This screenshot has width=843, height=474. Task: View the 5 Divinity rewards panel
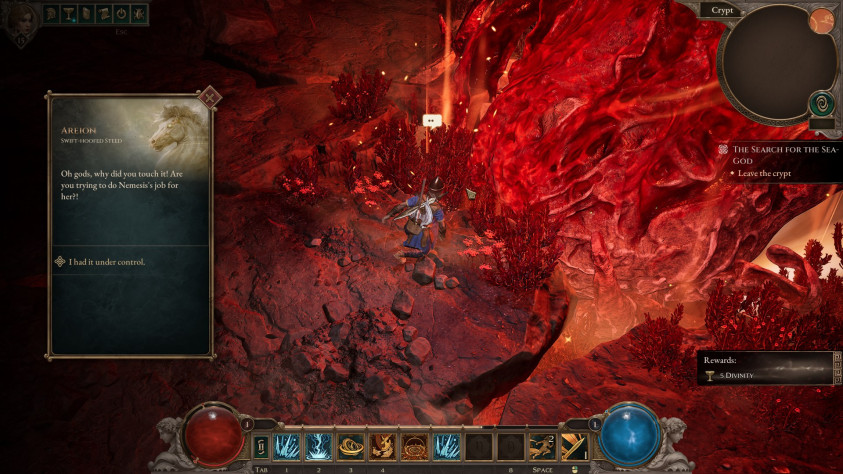point(765,368)
